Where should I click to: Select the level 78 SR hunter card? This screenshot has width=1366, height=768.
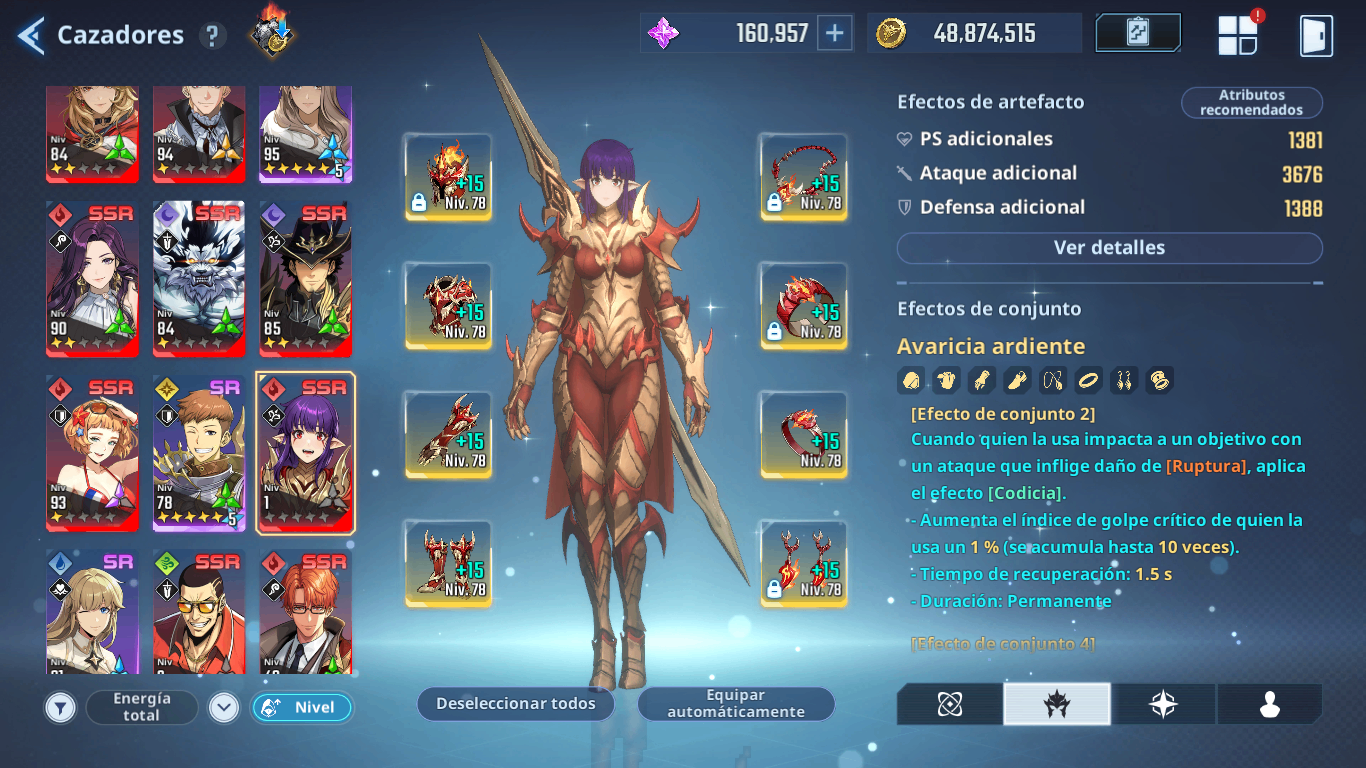tap(199, 453)
